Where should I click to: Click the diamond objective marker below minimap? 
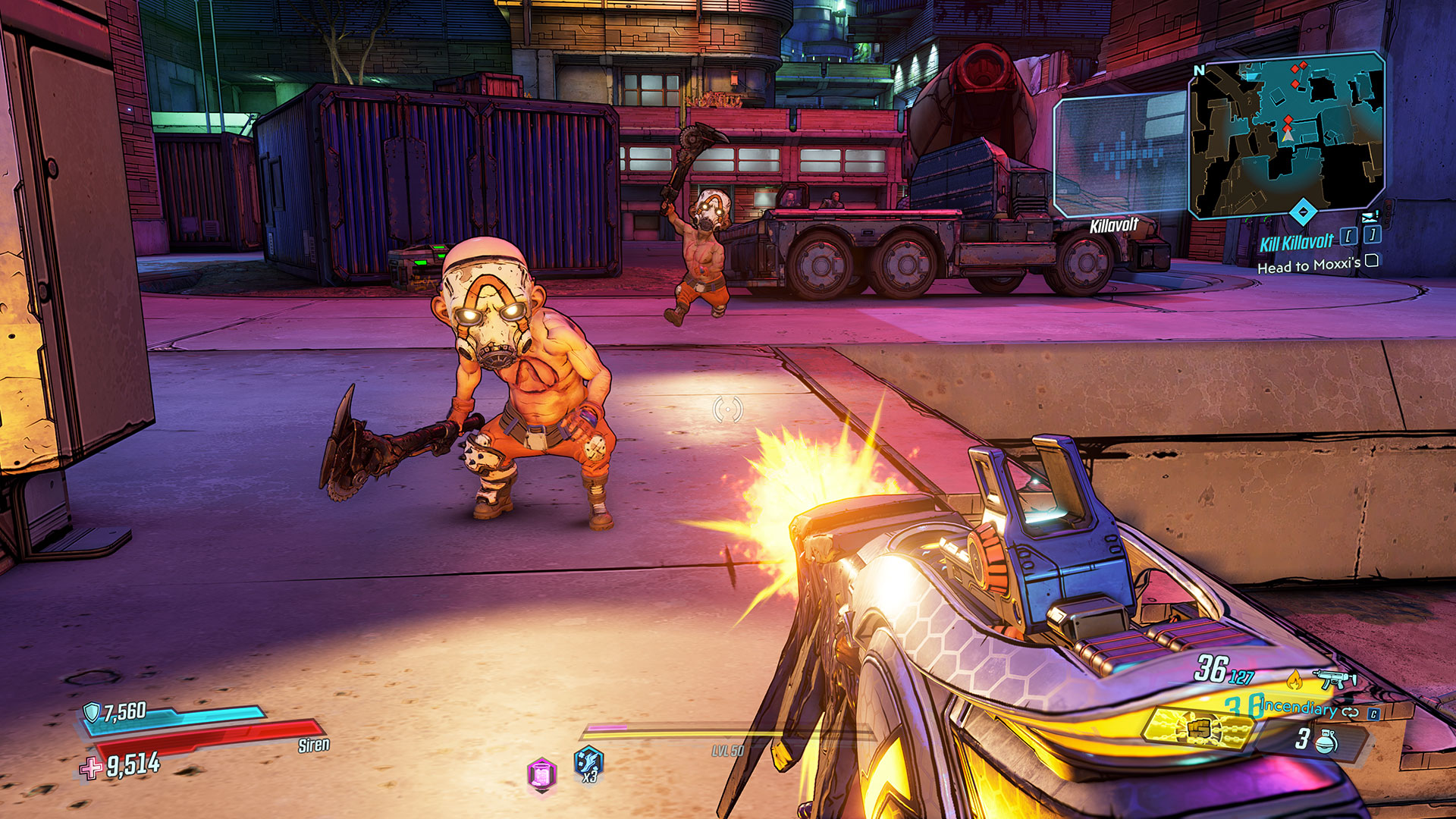click(1302, 212)
